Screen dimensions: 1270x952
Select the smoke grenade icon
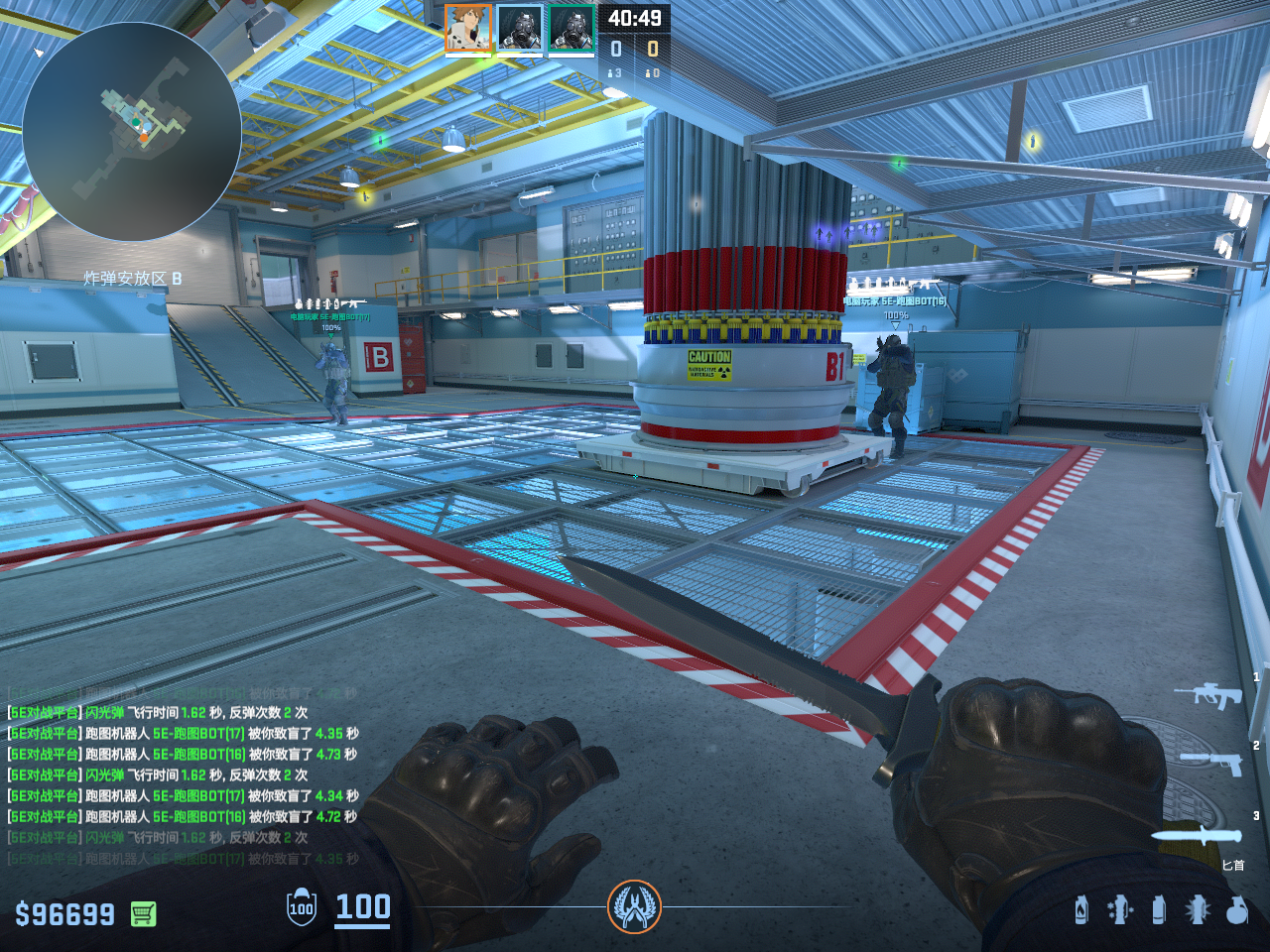point(1159,909)
